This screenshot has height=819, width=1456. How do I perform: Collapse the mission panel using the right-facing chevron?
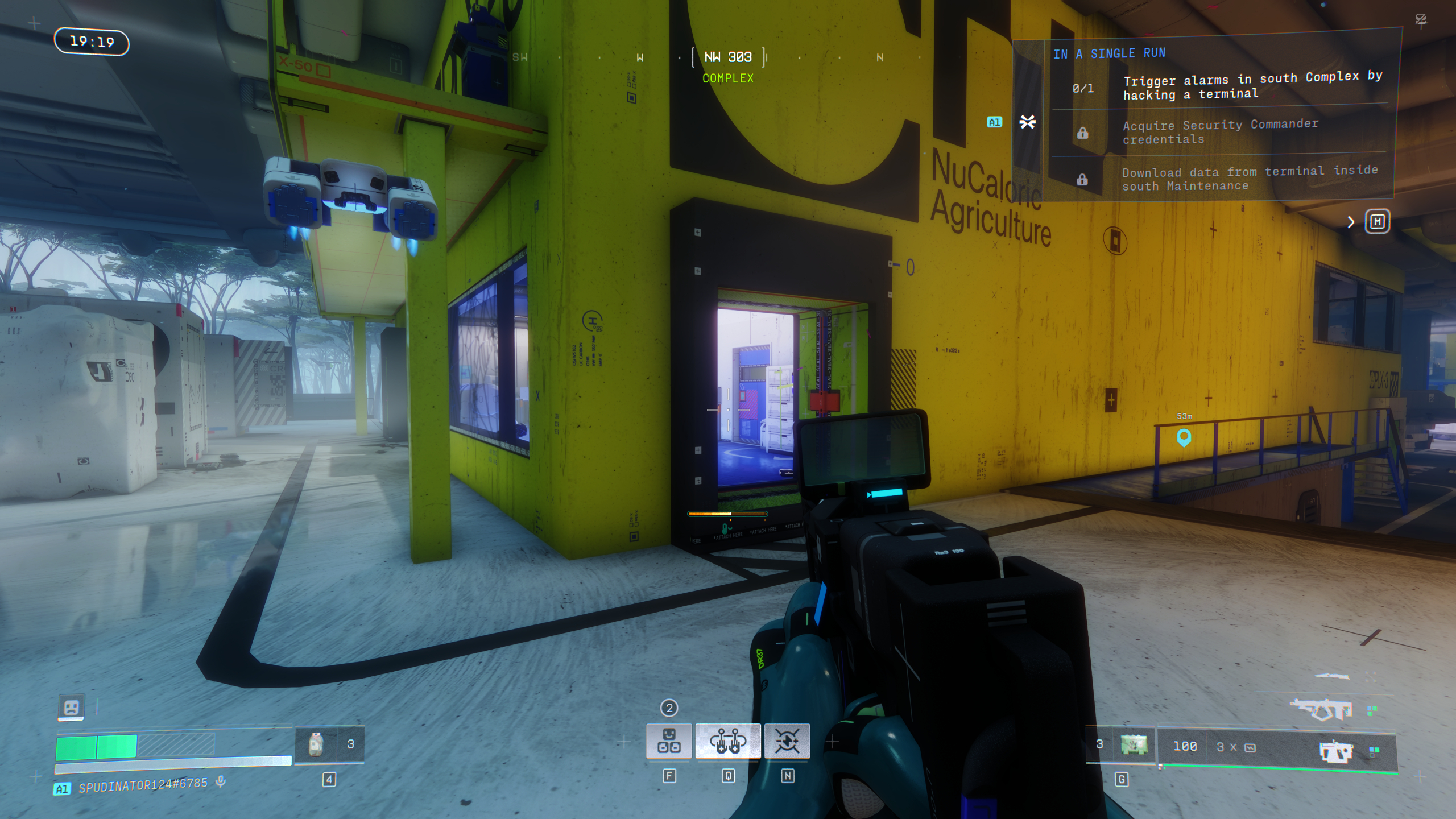[1352, 222]
